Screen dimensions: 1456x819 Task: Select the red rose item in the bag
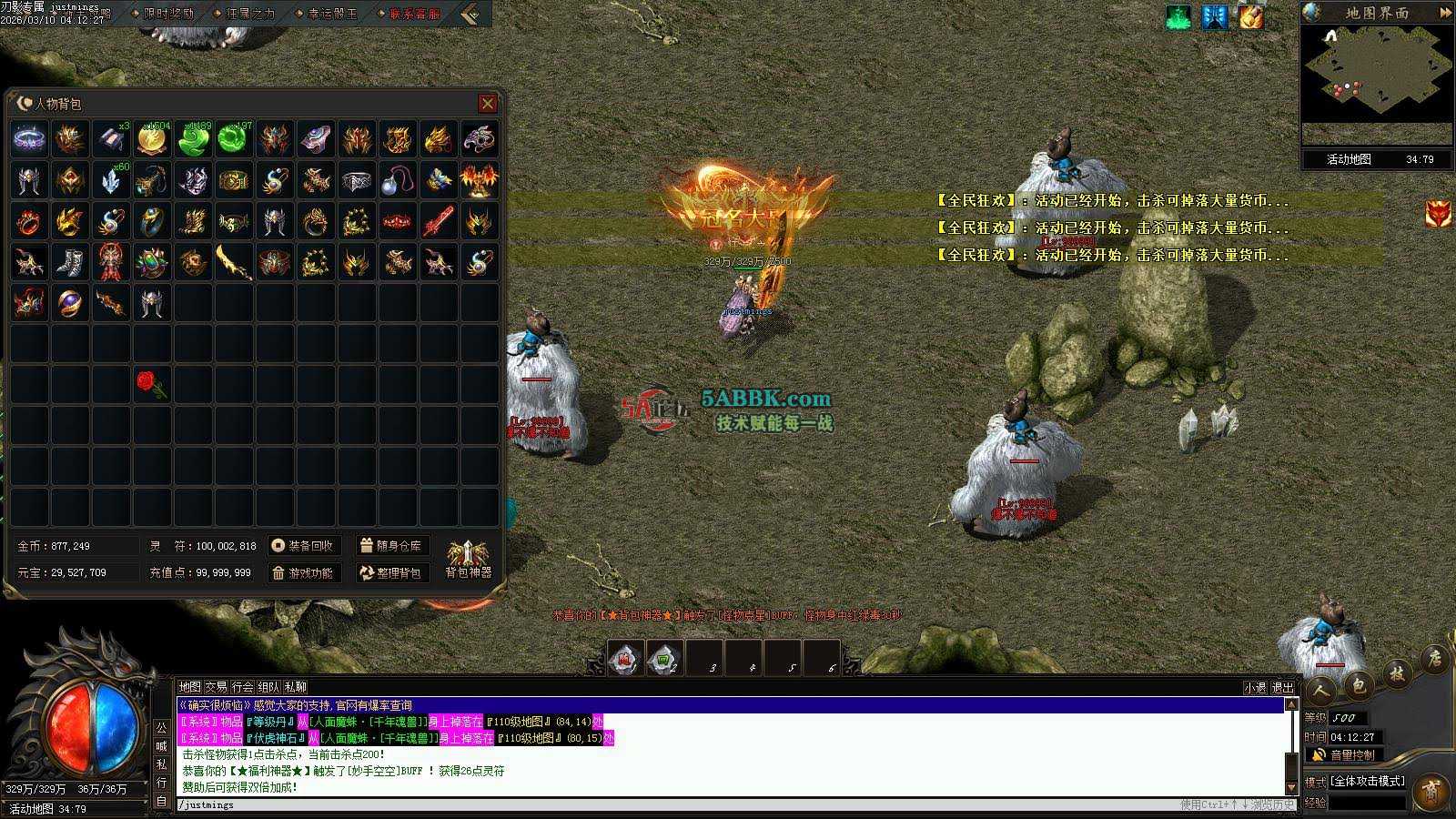click(151, 384)
